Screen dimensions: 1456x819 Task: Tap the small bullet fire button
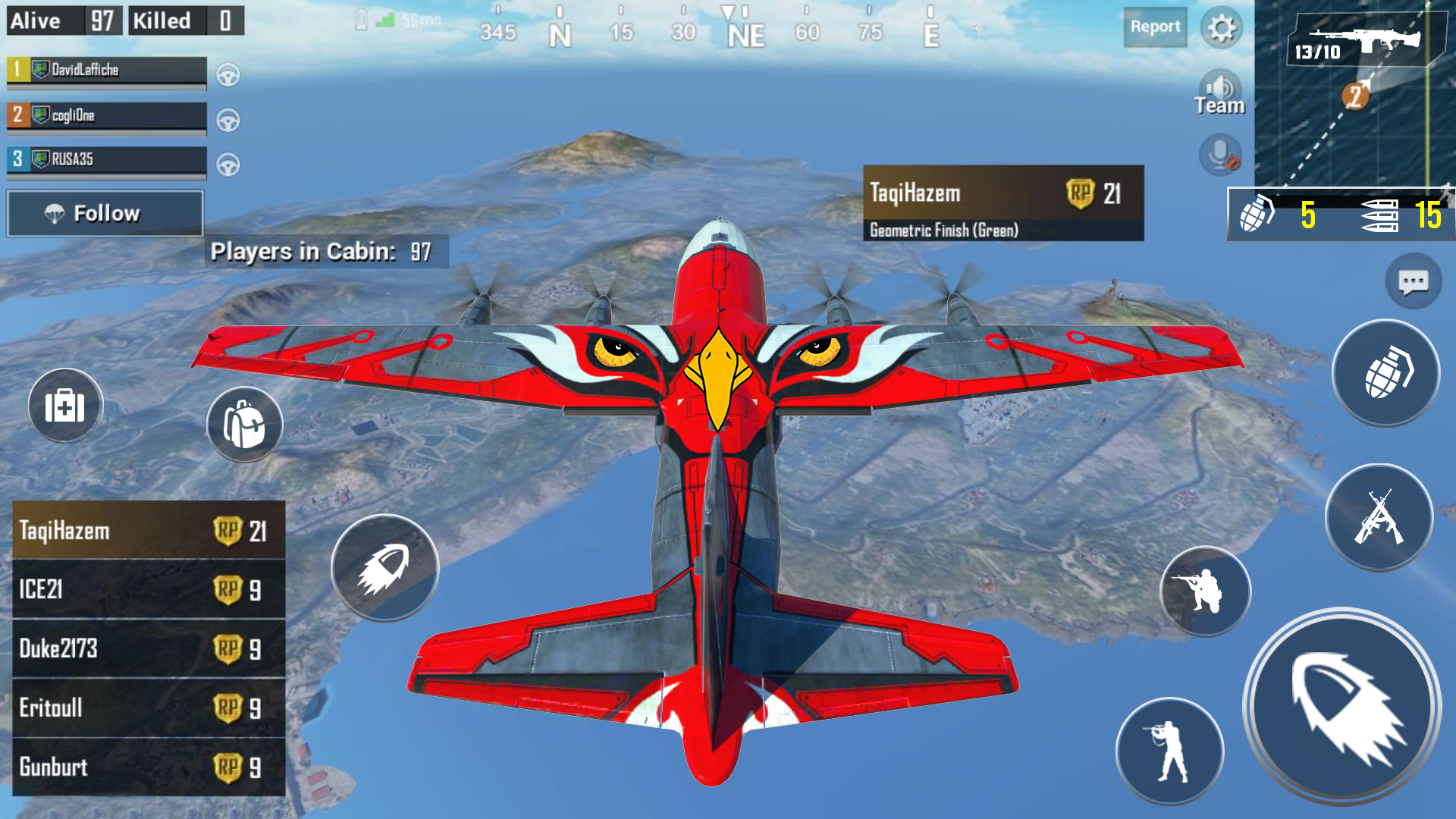(x=384, y=568)
